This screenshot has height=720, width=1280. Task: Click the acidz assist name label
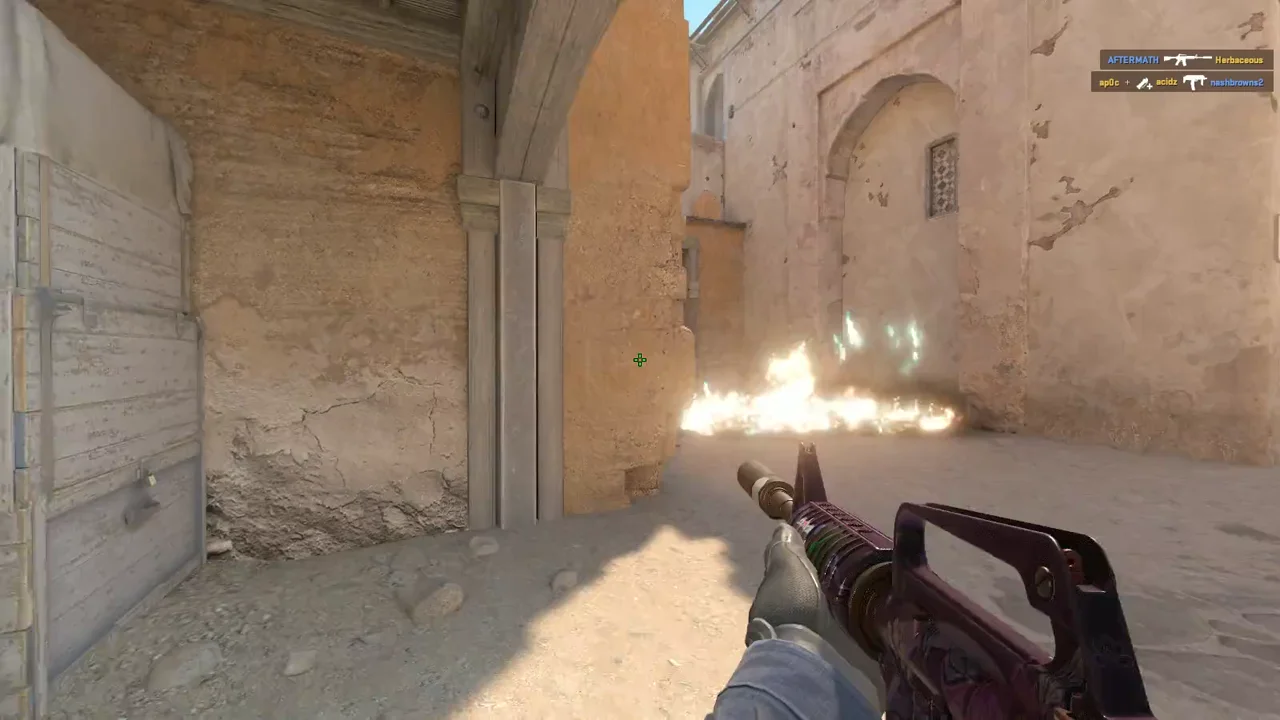coord(1167,82)
